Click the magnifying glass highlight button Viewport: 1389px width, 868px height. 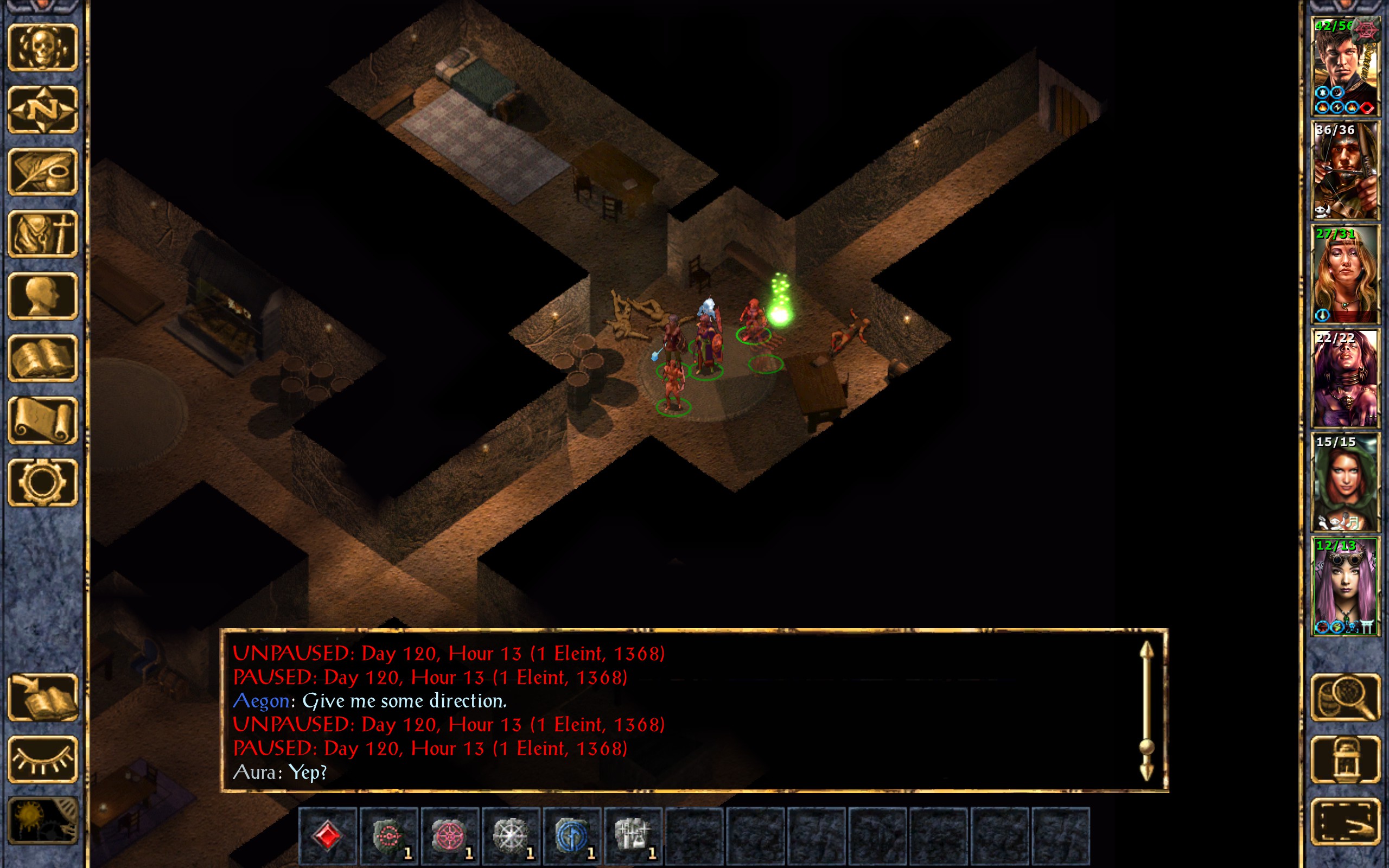1346,697
